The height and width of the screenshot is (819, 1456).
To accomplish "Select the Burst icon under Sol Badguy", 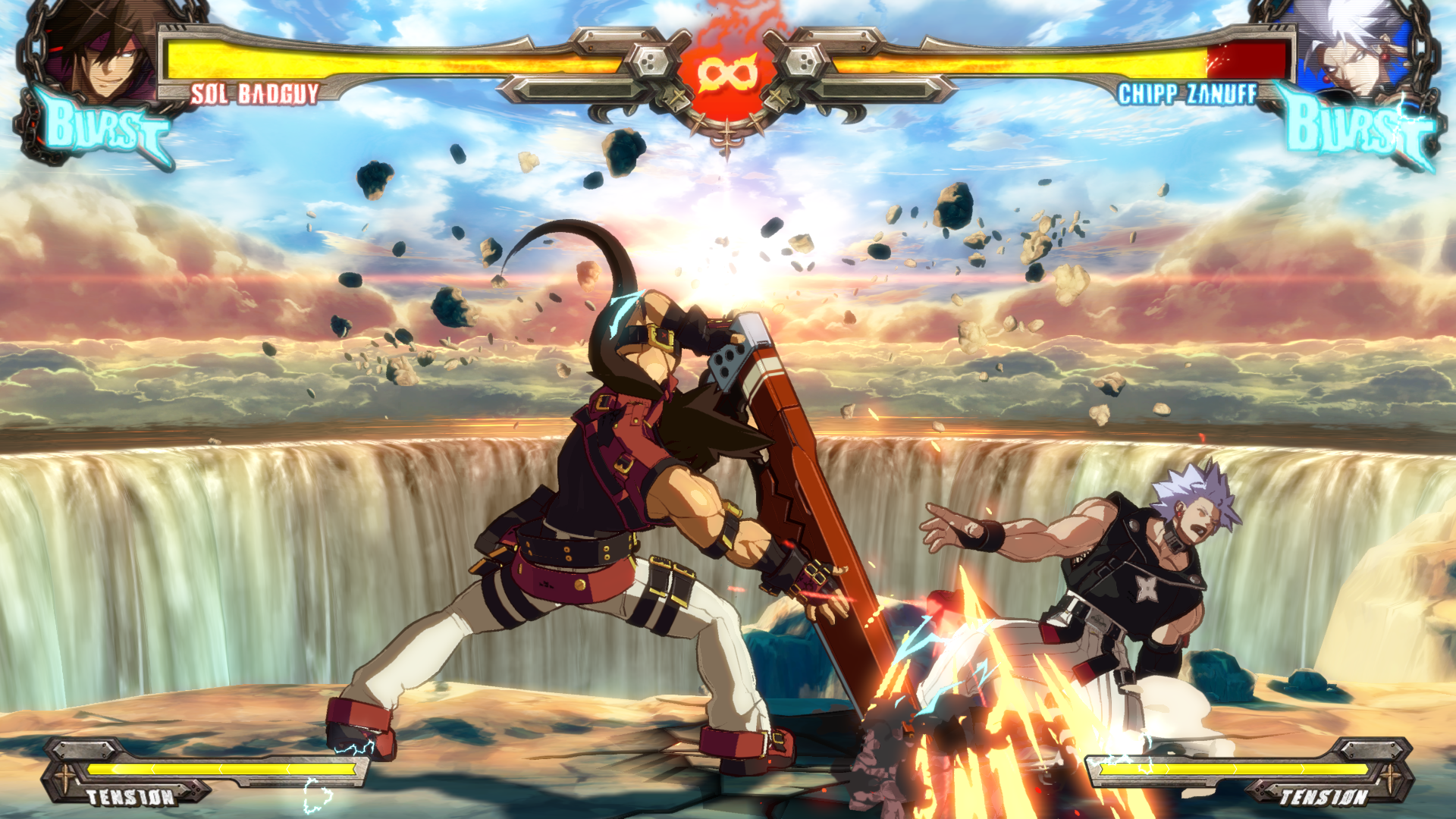I will click(106, 129).
